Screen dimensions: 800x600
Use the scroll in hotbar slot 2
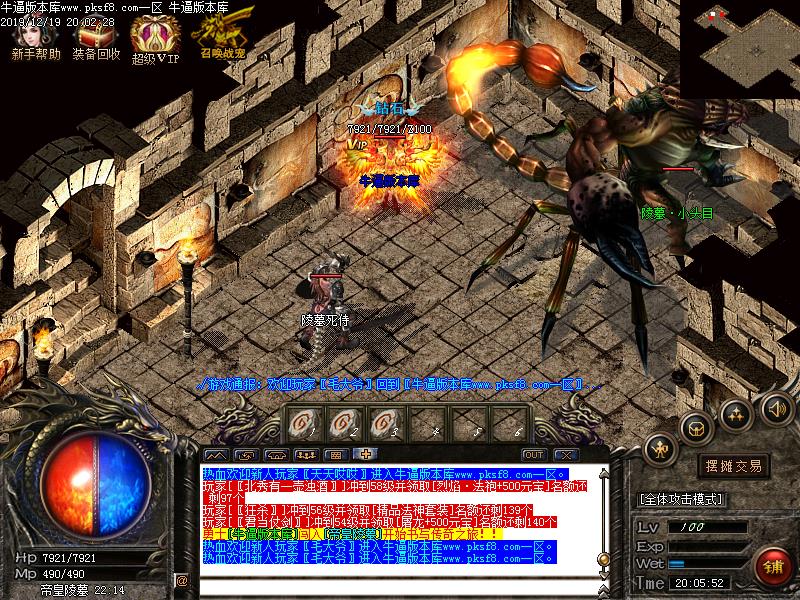(344, 423)
